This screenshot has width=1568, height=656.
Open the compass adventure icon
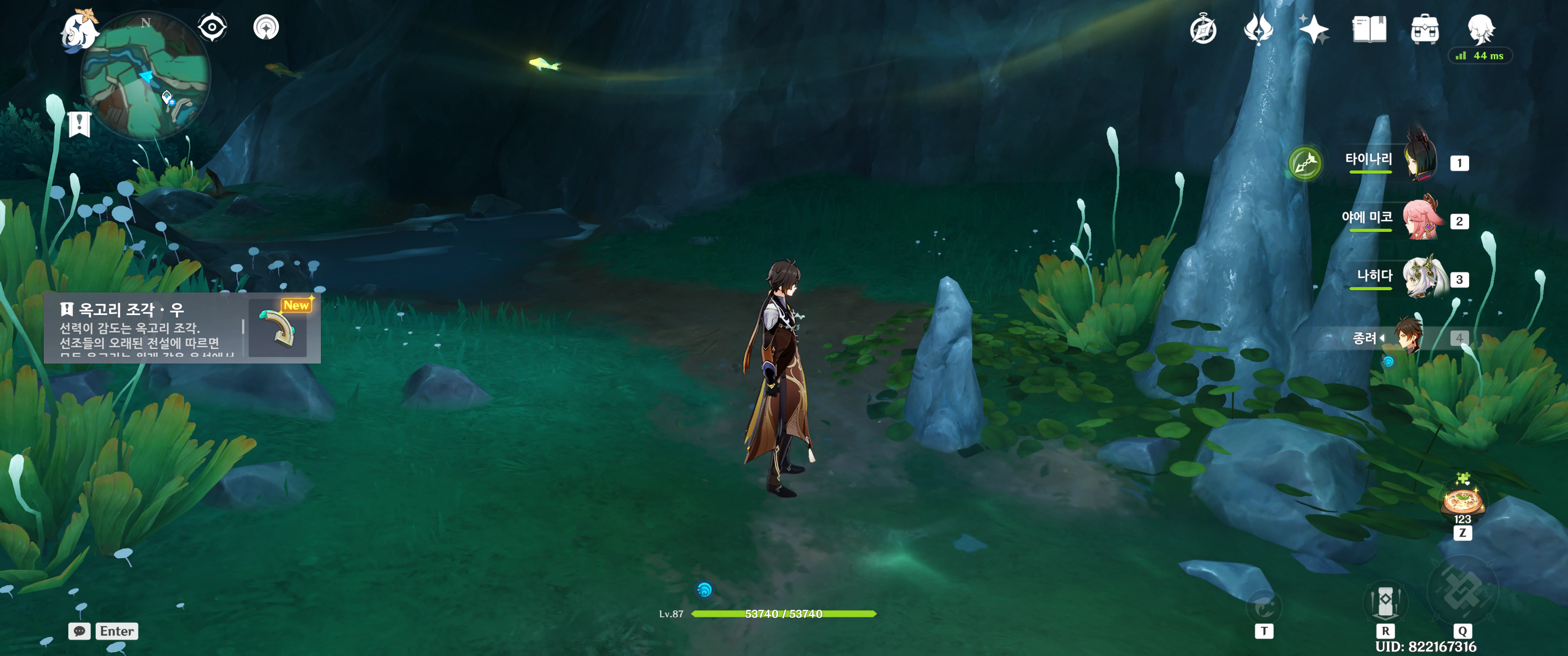click(x=1203, y=30)
